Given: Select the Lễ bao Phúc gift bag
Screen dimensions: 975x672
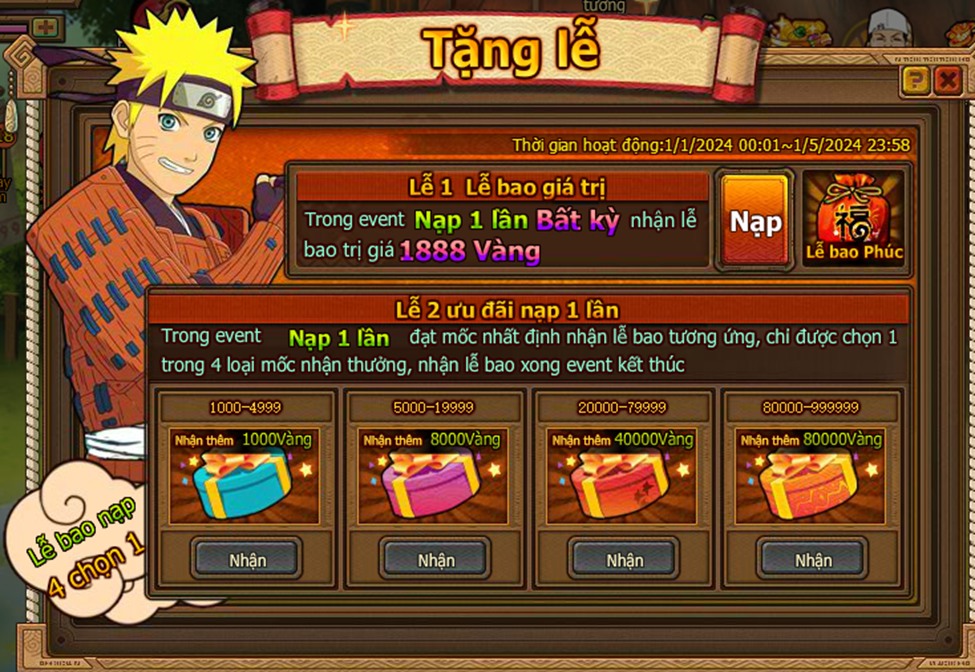Looking at the screenshot, I should click(854, 219).
